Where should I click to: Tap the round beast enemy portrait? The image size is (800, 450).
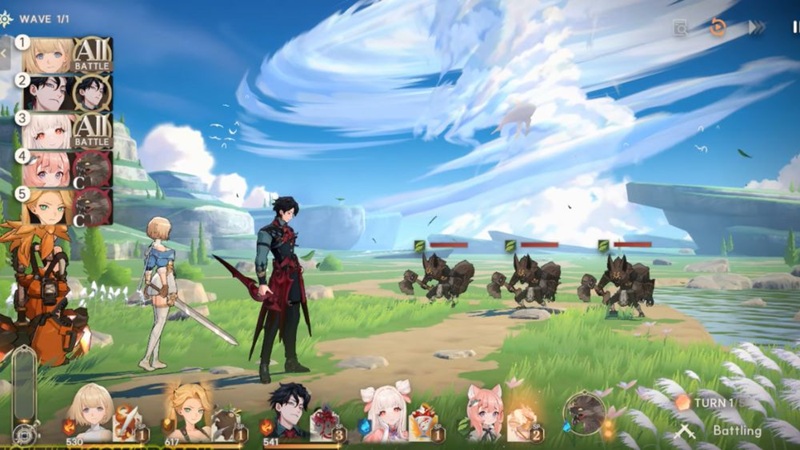click(582, 412)
